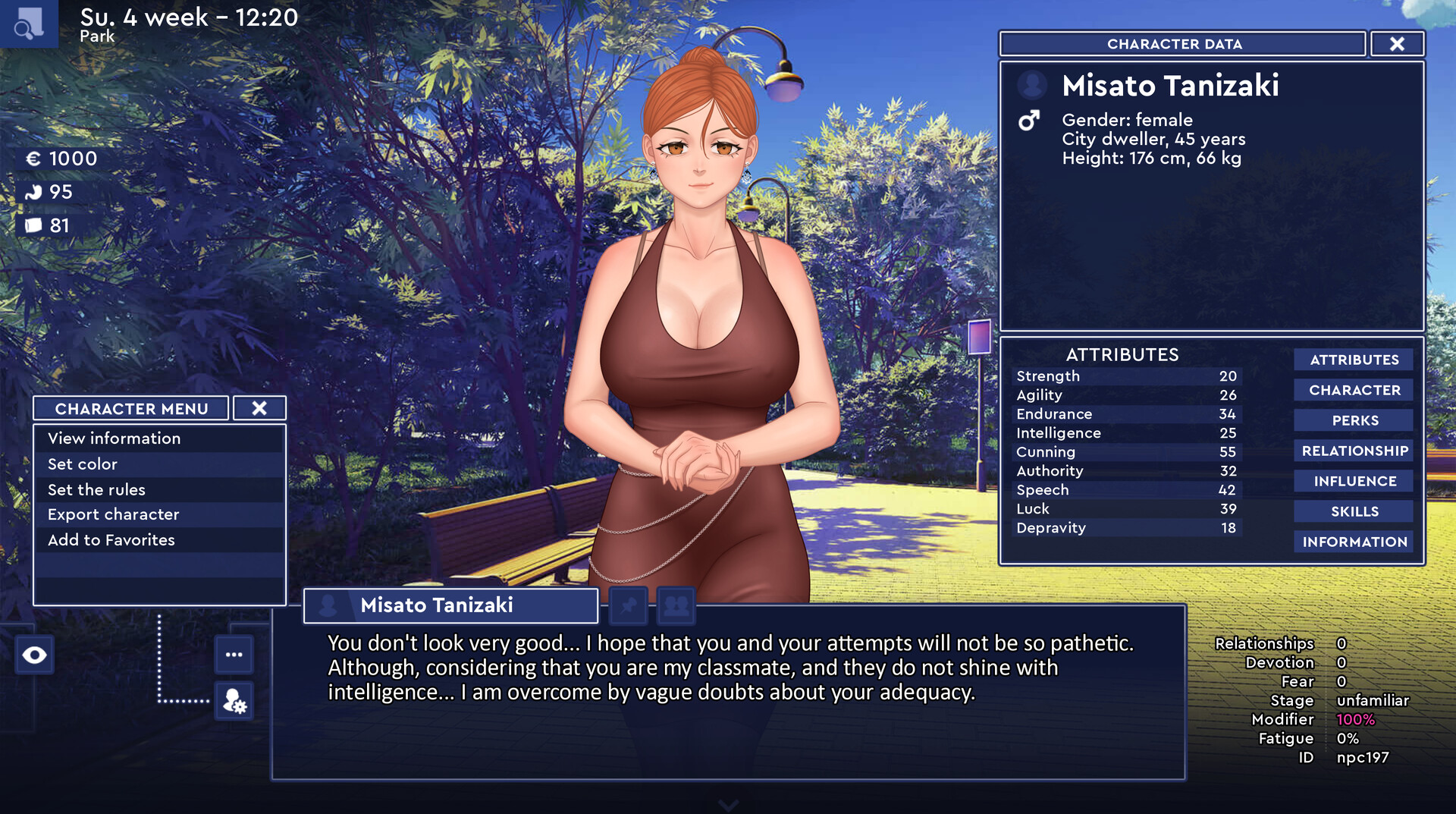
Task: Toggle the eye icon to hide interface
Action: [34, 654]
